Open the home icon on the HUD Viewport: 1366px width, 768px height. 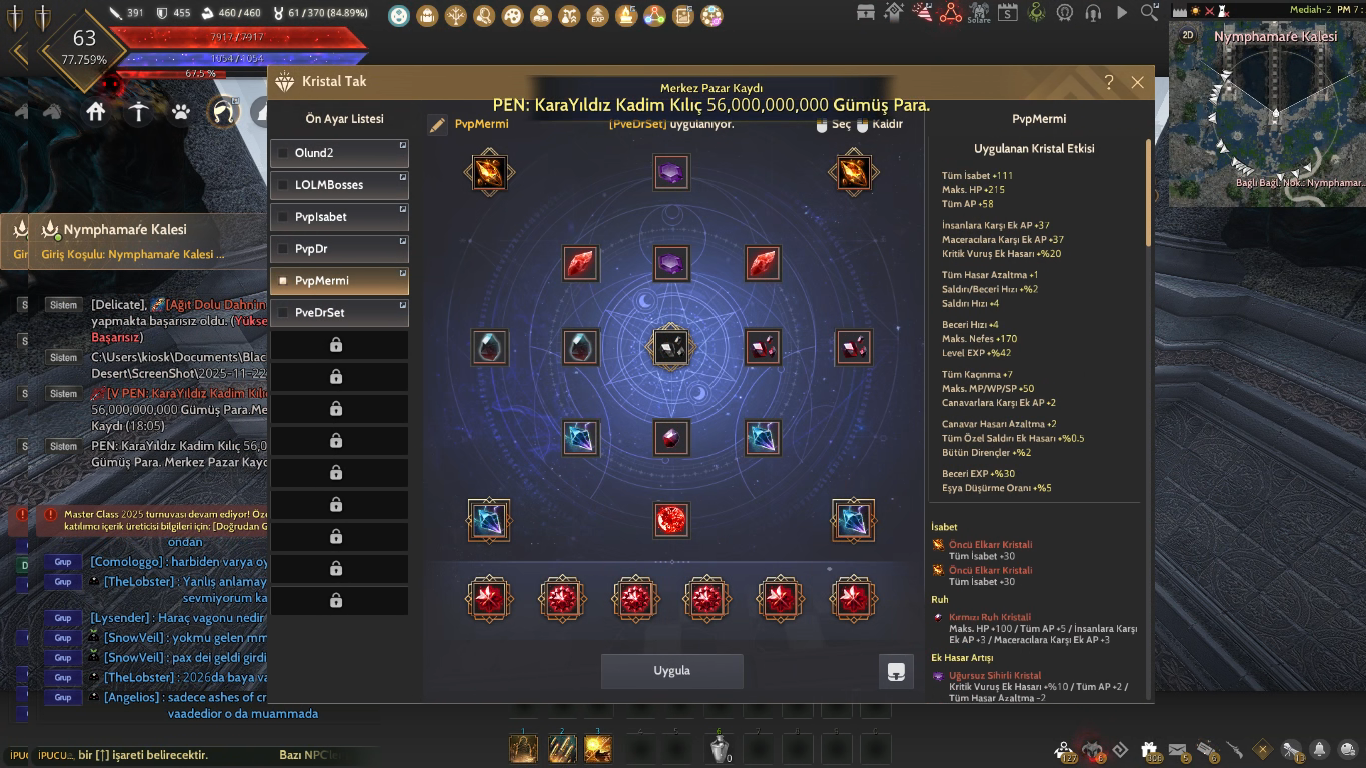(x=96, y=112)
